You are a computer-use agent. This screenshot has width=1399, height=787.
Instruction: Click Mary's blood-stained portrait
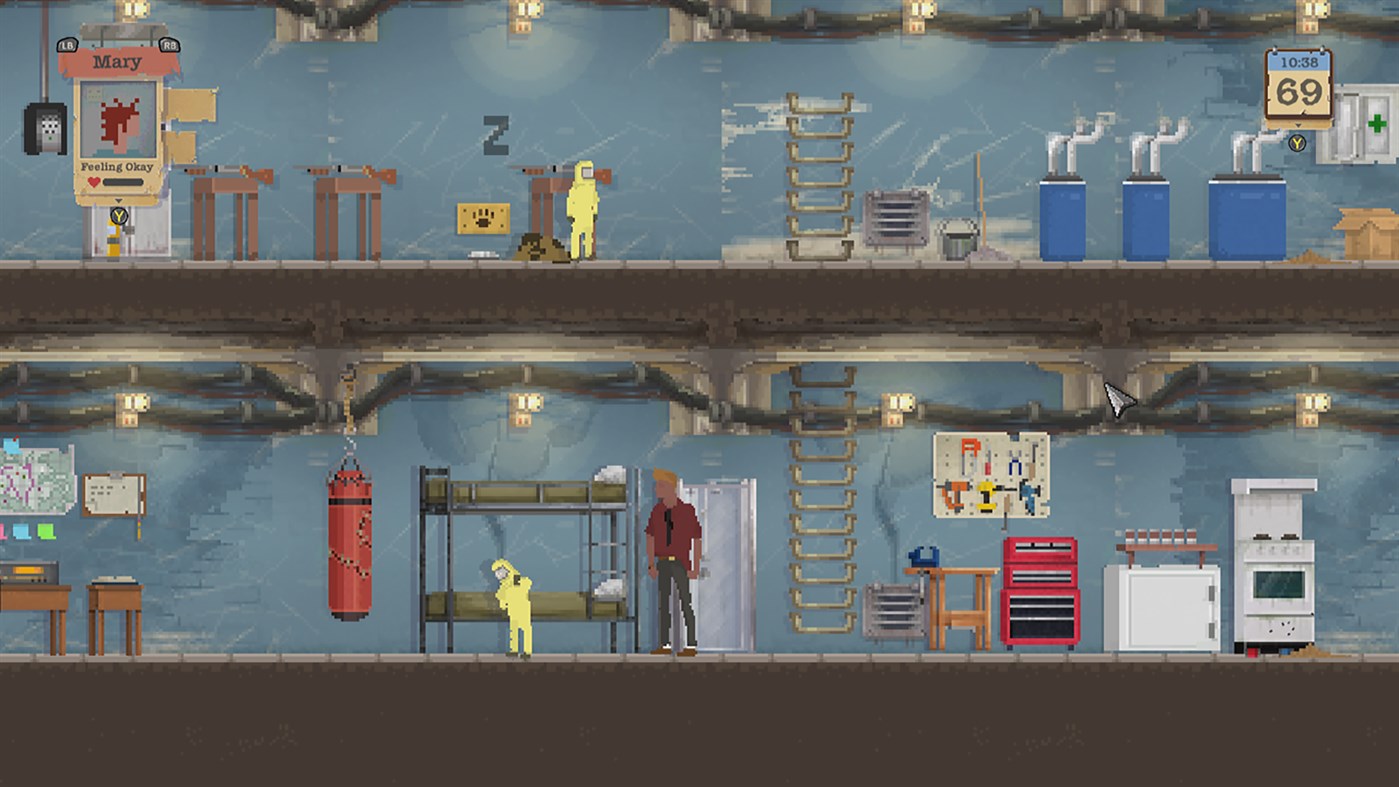tap(118, 119)
